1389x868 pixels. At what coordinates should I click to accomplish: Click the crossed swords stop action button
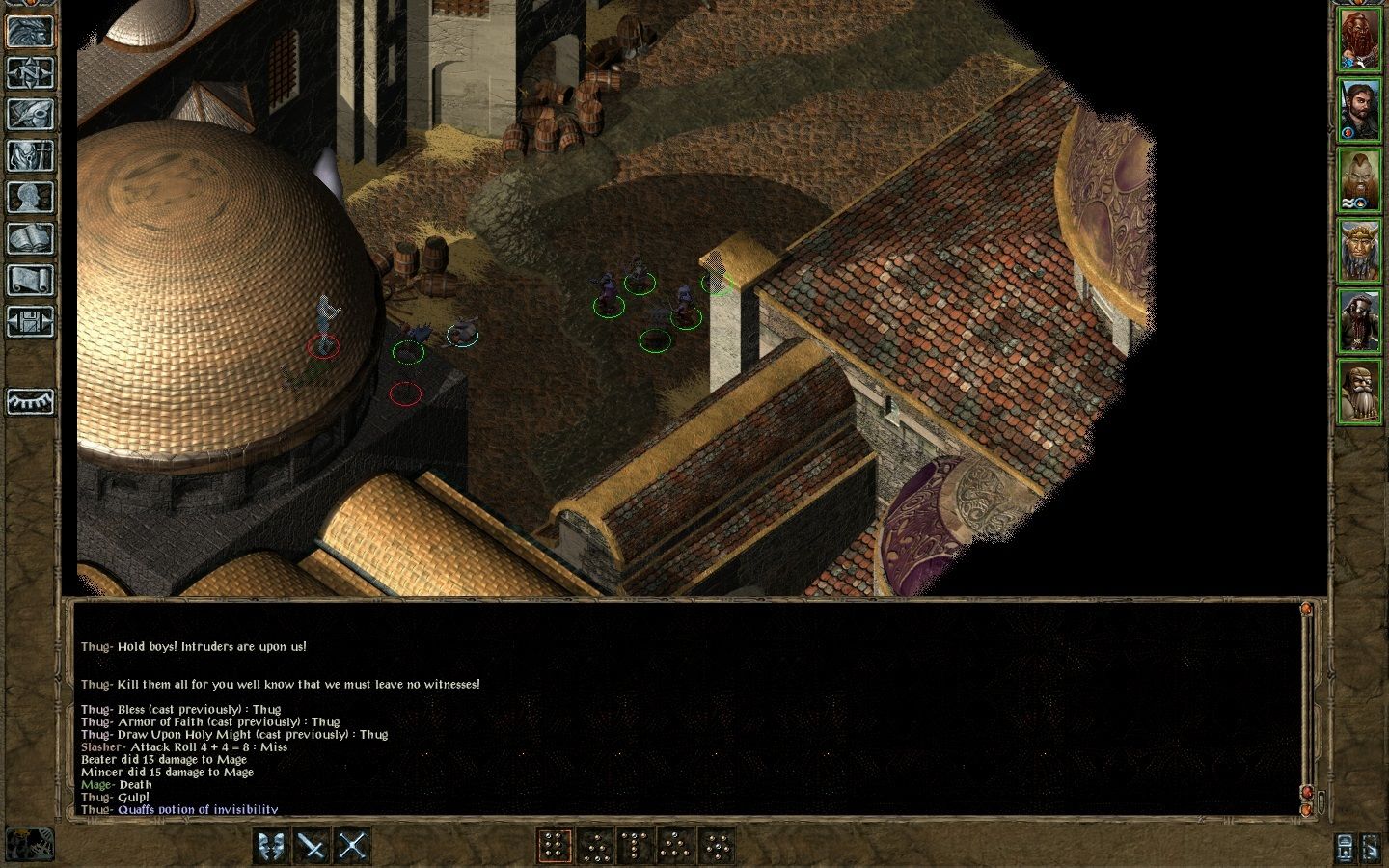point(353,846)
